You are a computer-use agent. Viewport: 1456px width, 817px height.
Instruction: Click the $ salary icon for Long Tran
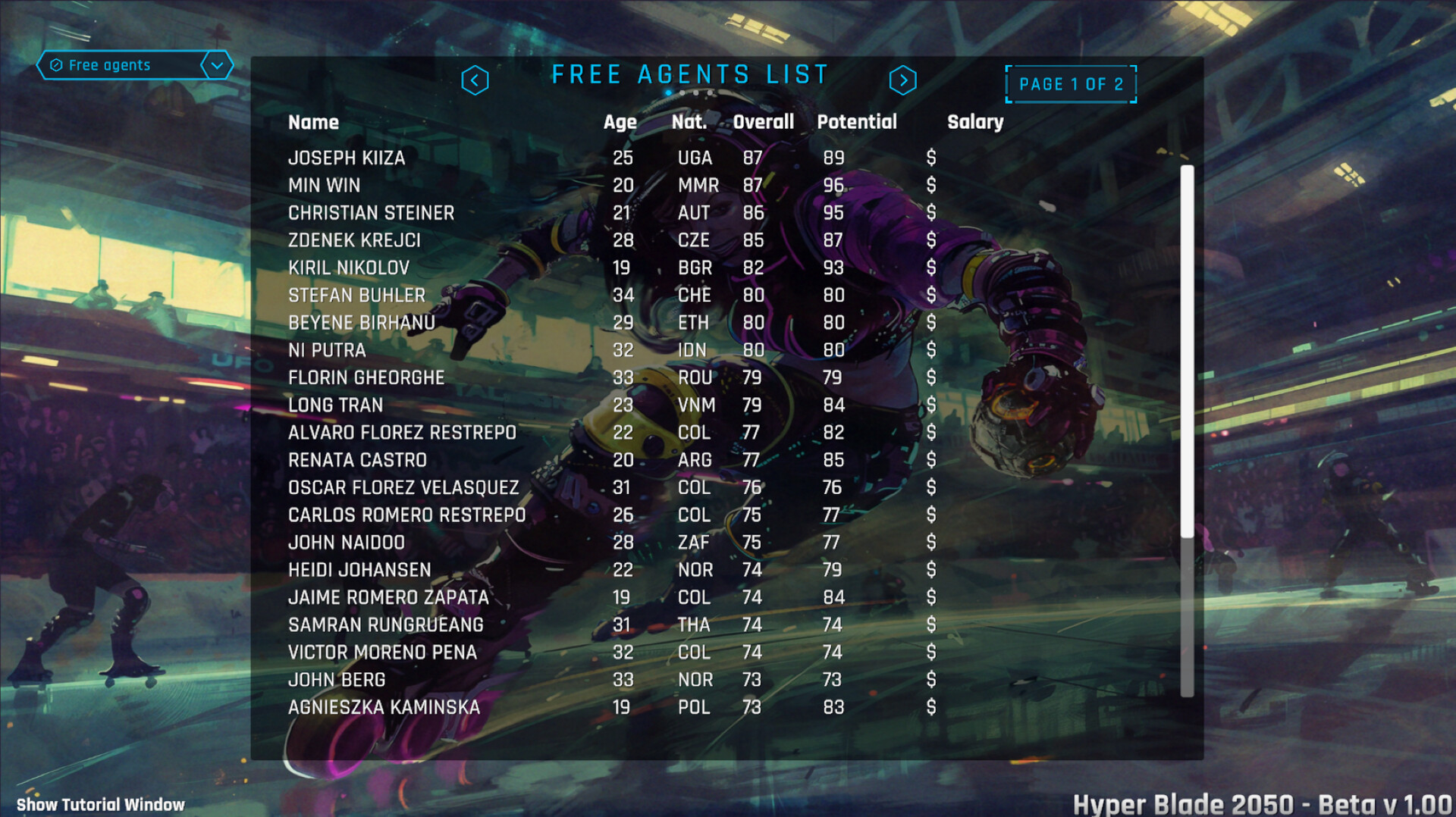point(931,405)
